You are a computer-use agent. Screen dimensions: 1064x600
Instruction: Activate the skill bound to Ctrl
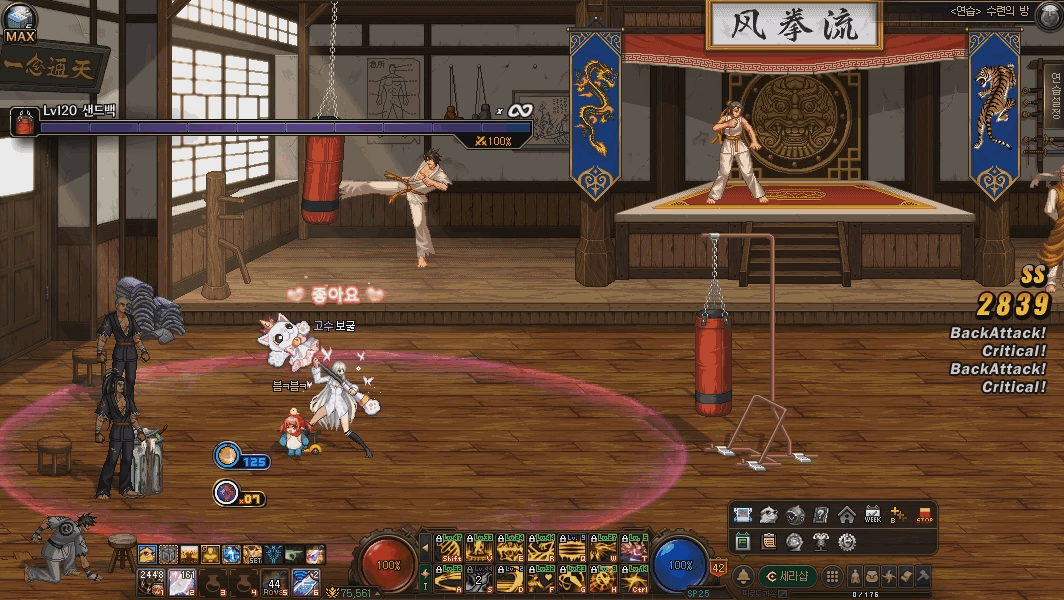[634, 576]
